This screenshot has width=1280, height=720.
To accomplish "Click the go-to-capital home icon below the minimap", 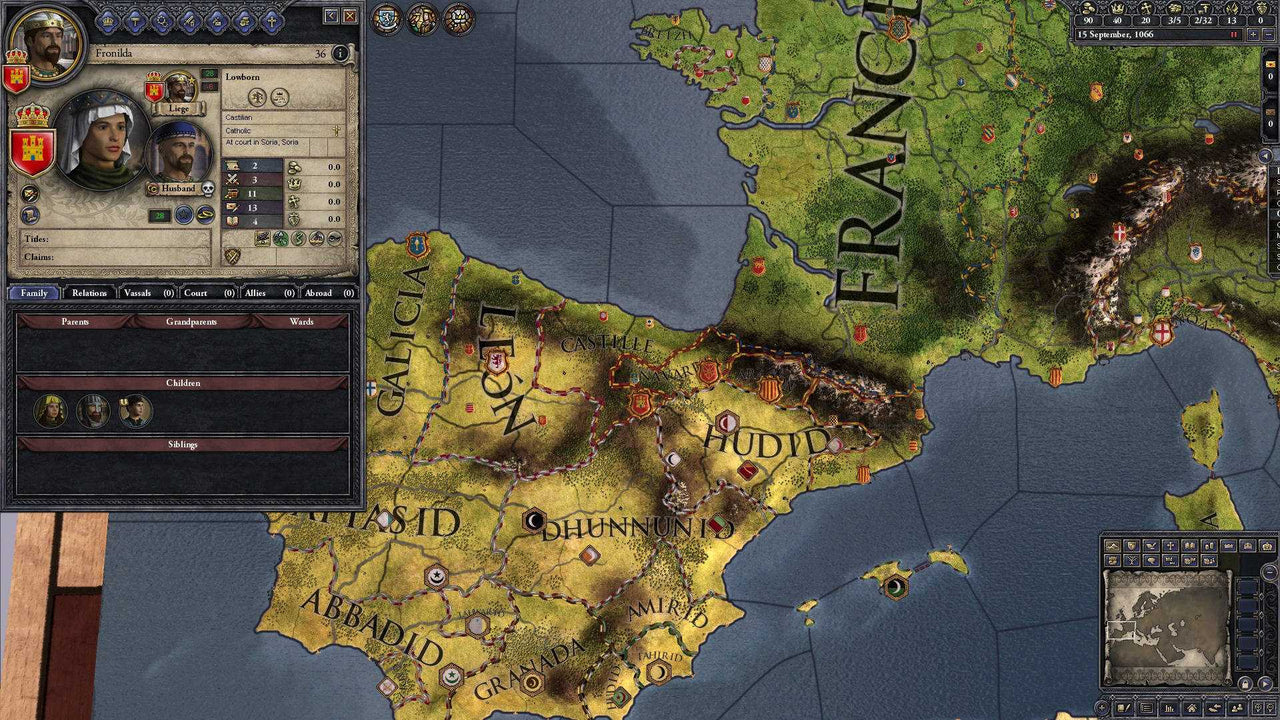I will point(1191,707).
